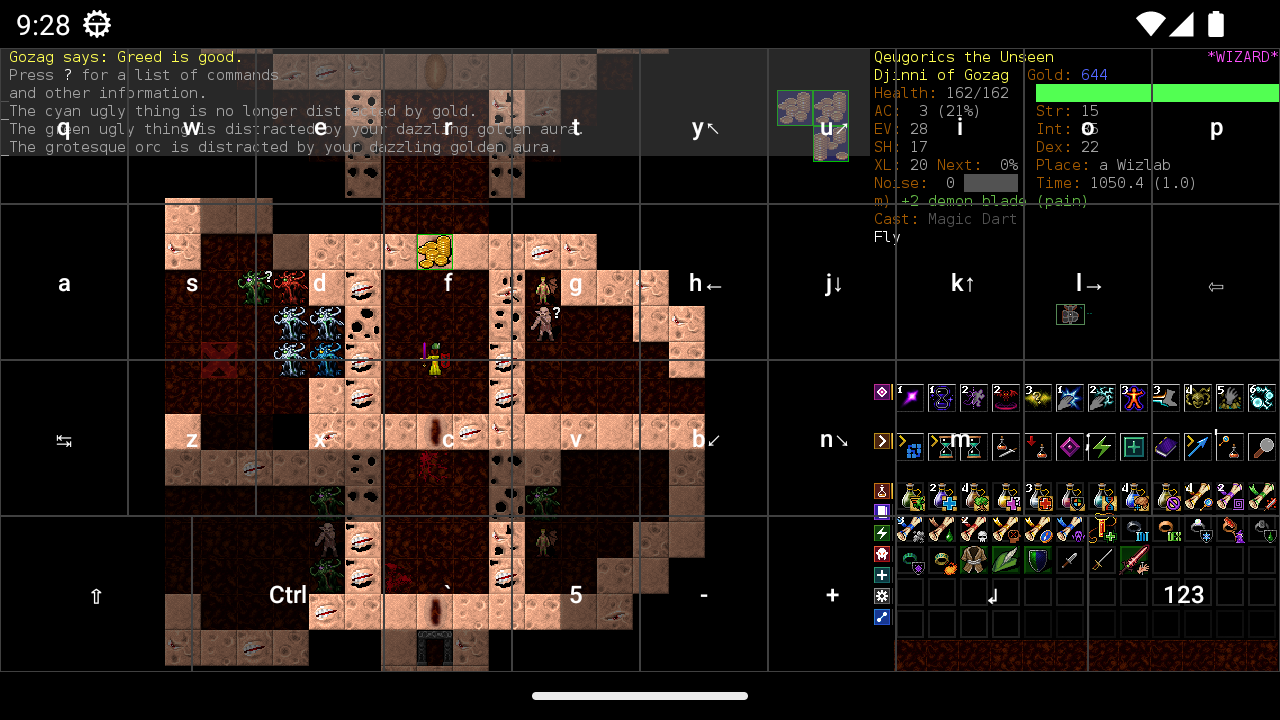Select the feathered green hat item
Image resolution: width=1280 pixels, height=720 pixels.
[x=1006, y=561]
